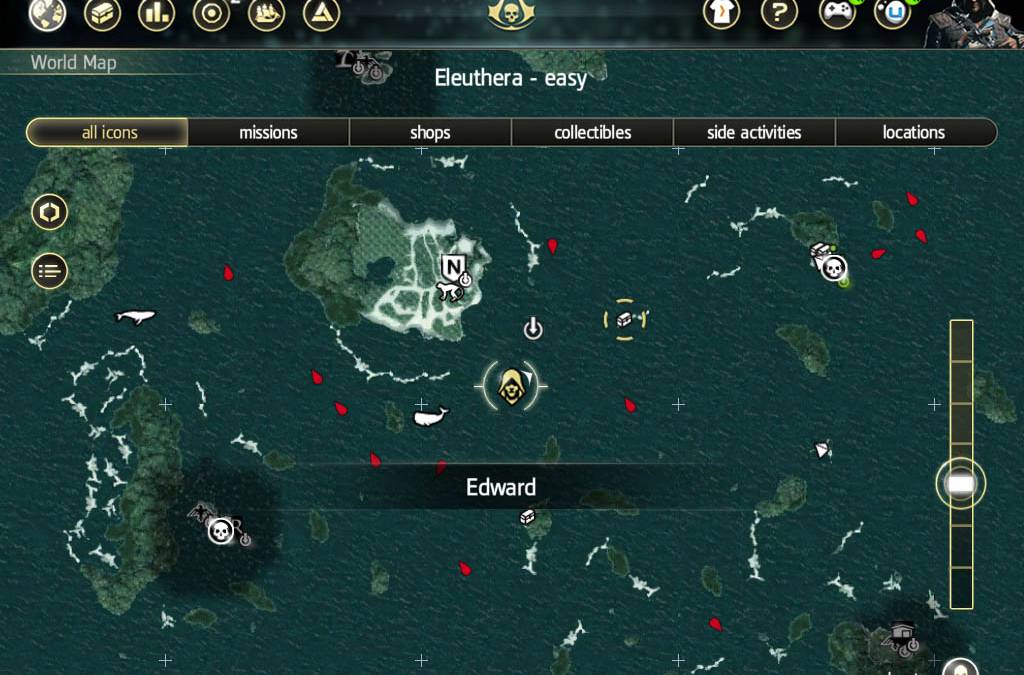
Task: Select the missions filter tab
Action: pos(268,132)
